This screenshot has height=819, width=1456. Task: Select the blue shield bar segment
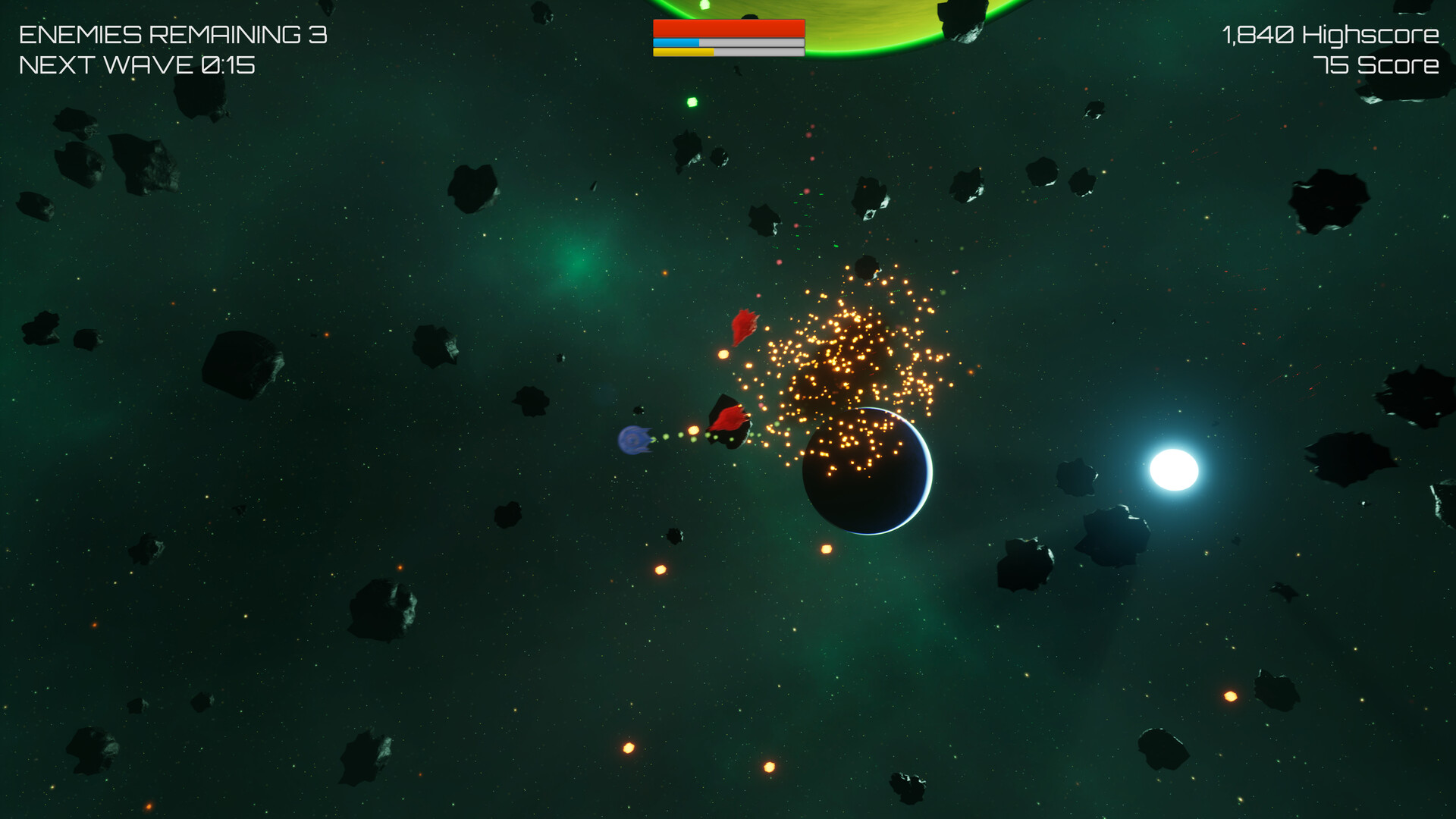click(675, 44)
